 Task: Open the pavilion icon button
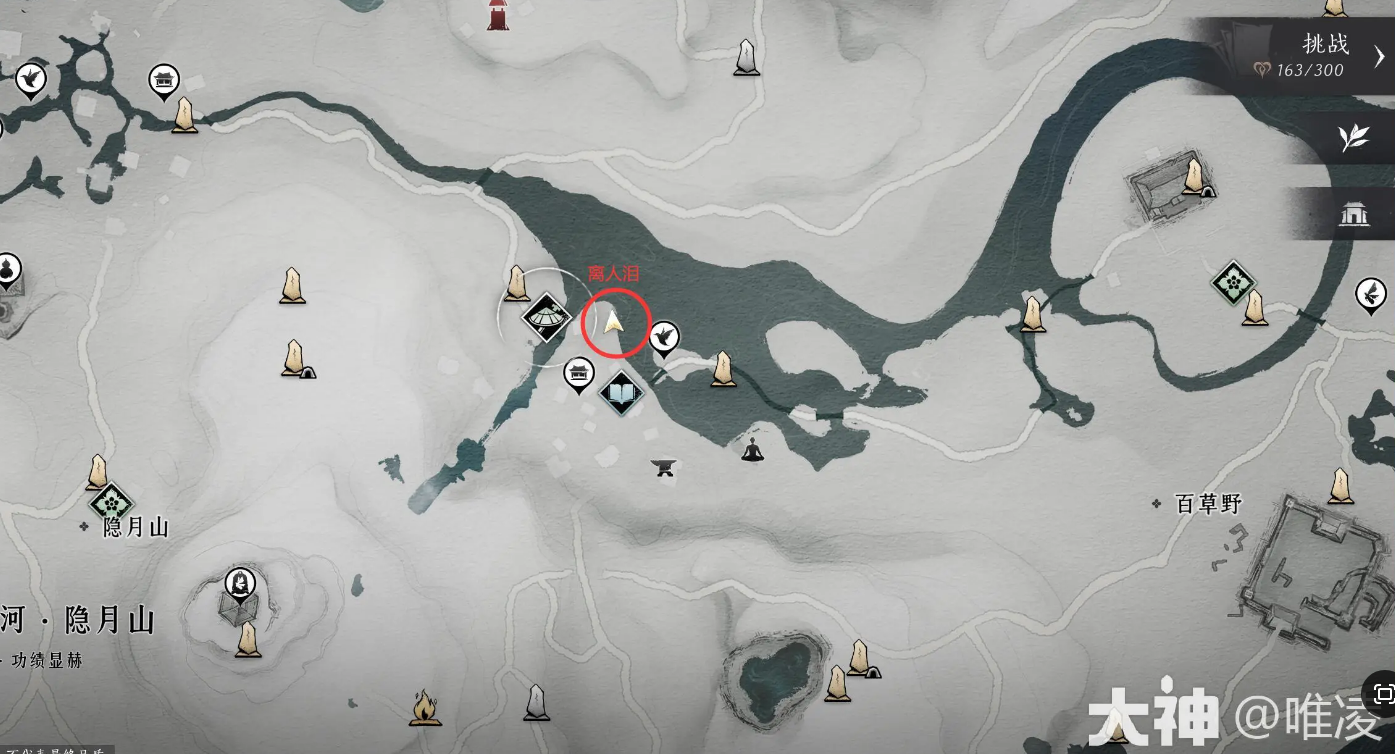[x=1354, y=213]
